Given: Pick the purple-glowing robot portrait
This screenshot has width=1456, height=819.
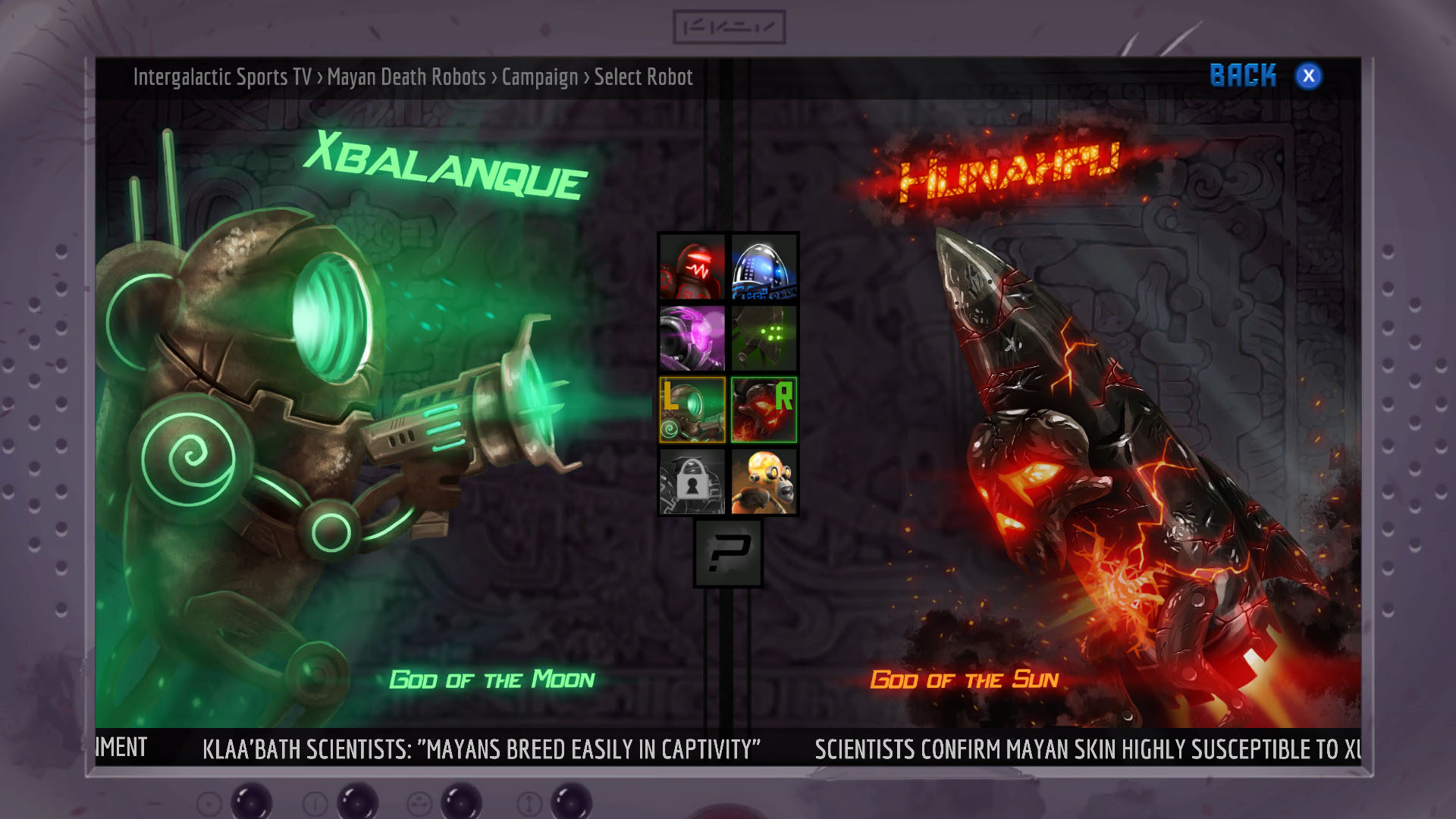Looking at the screenshot, I should (x=692, y=338).
